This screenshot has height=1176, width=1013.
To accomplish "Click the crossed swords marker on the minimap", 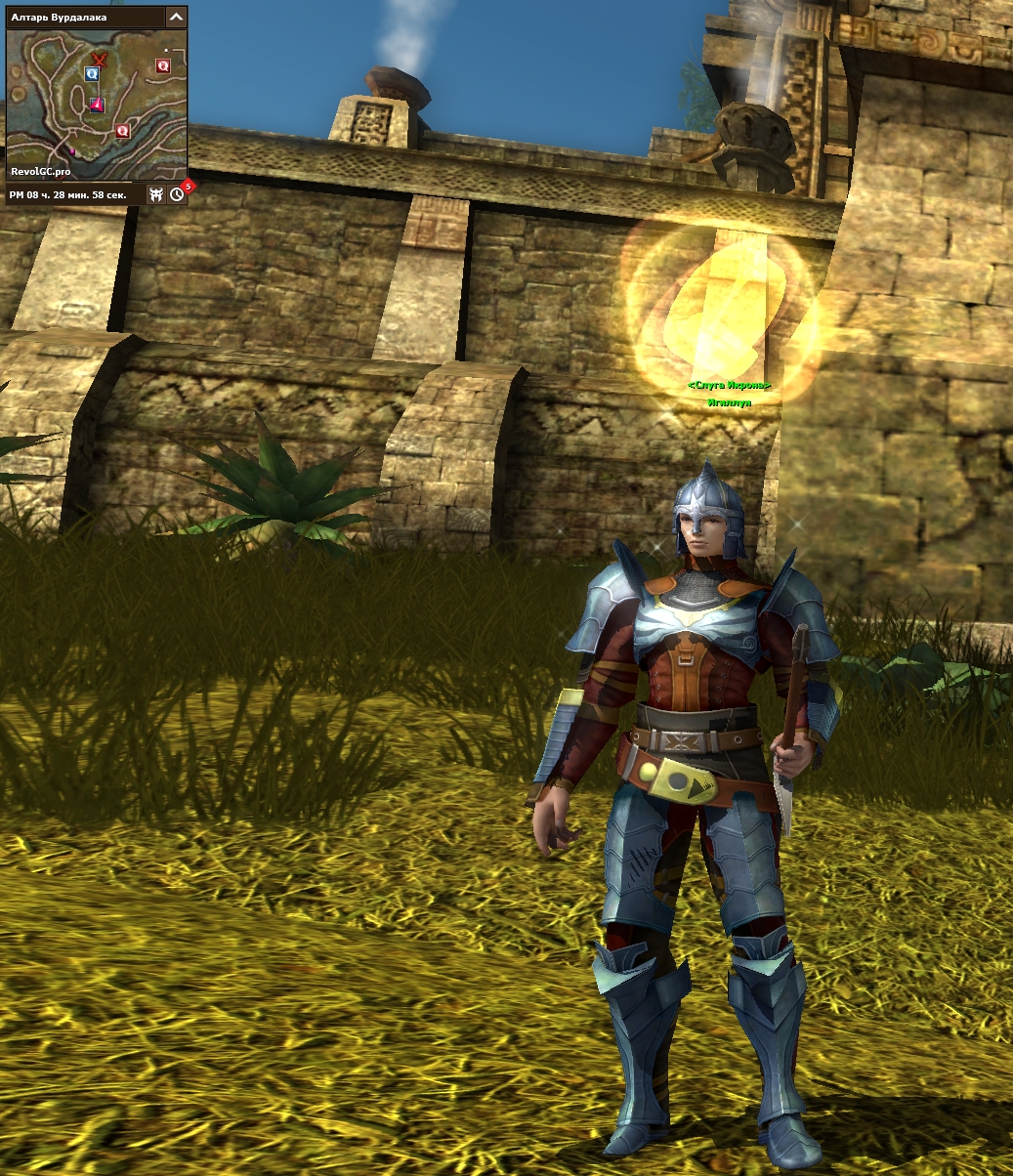I will [98, 58].
